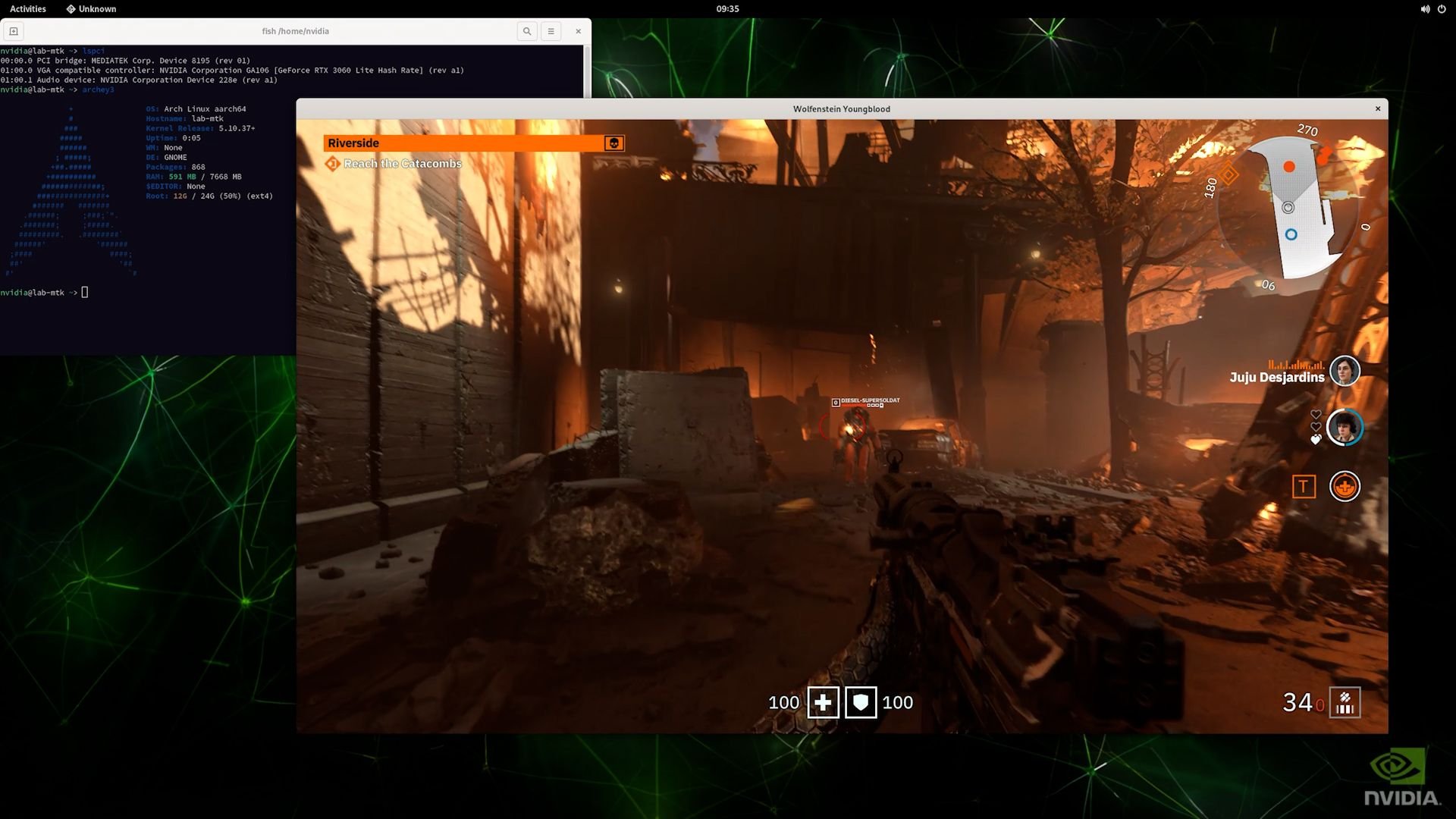The width and height of the screenshot is (1456, 819).
Task: Activate the orange pep signal icon
Action: click(x=1345, y=487)
